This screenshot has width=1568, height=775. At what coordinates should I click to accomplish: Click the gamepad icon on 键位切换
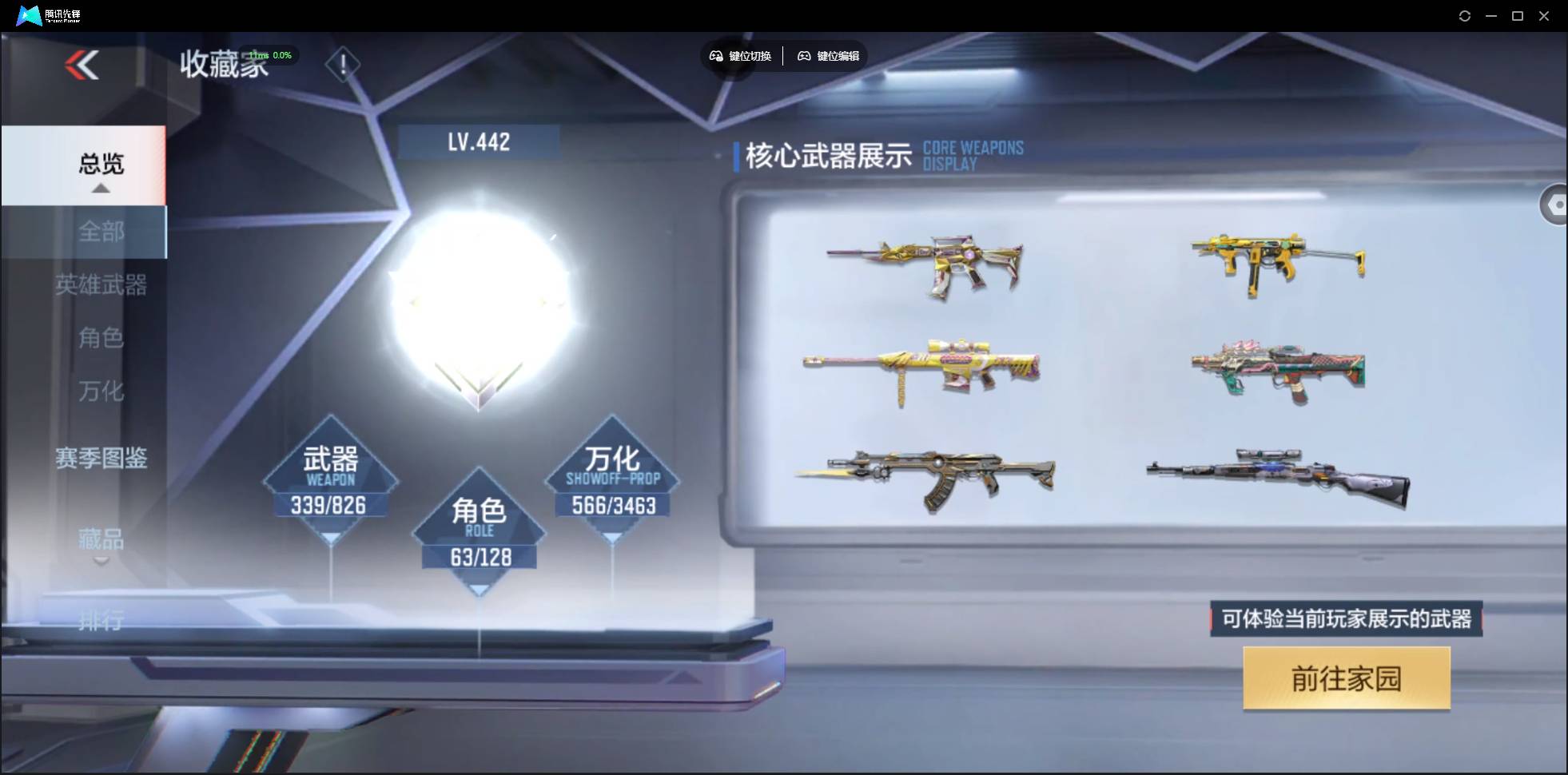click(x=715, y=56)
